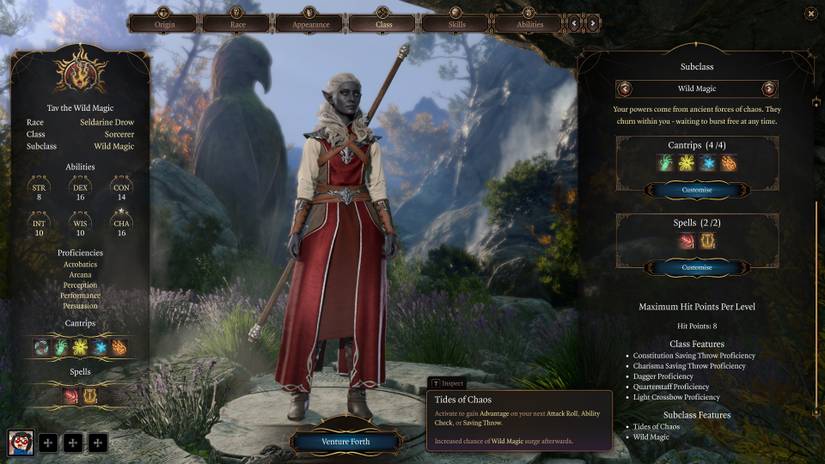
Task: Close the character creation screen
Action: 810,13
